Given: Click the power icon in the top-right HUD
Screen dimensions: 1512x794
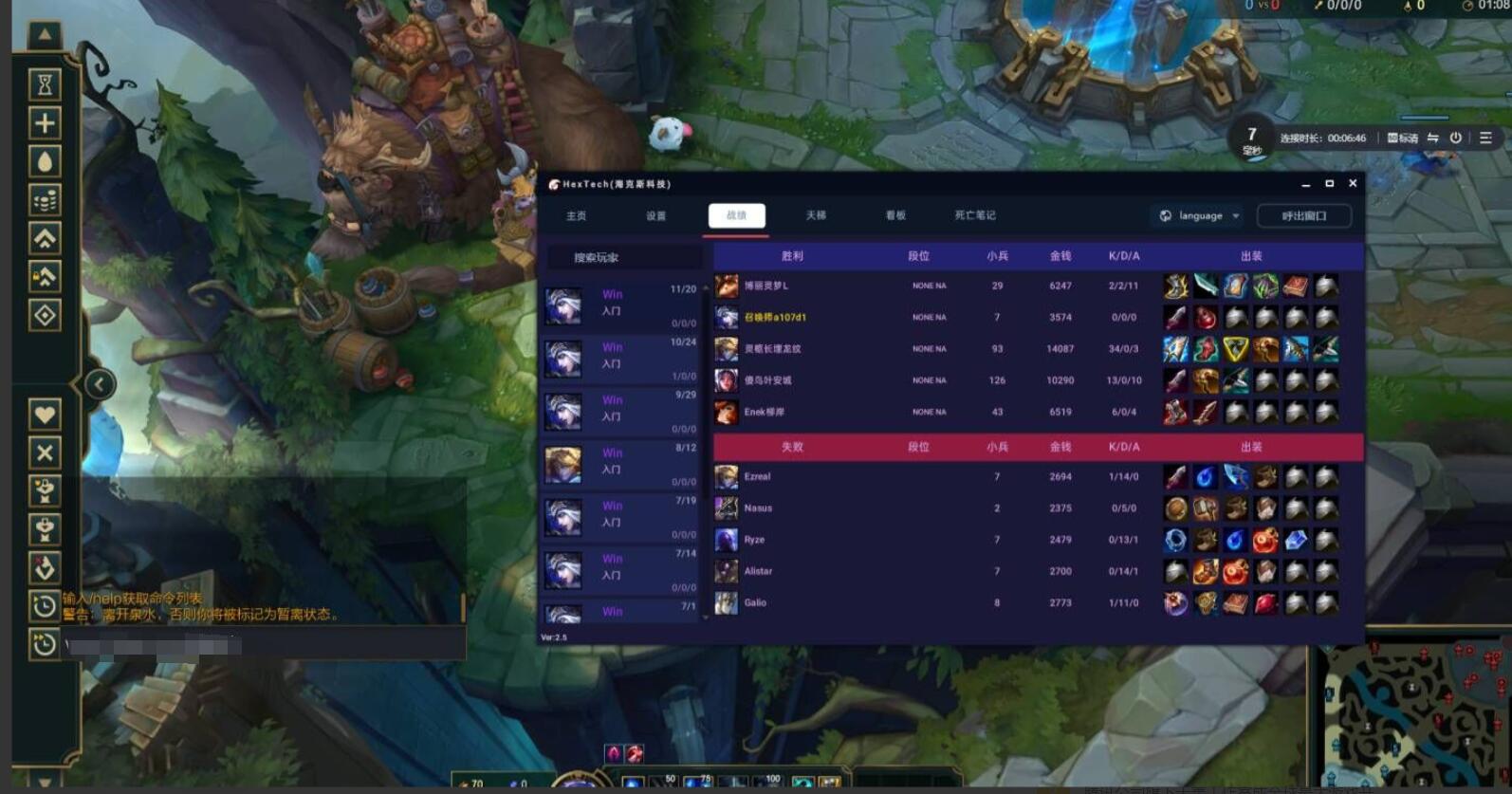Looking at the screenshot, I should pyautogui.click(x=1458, y=137).
